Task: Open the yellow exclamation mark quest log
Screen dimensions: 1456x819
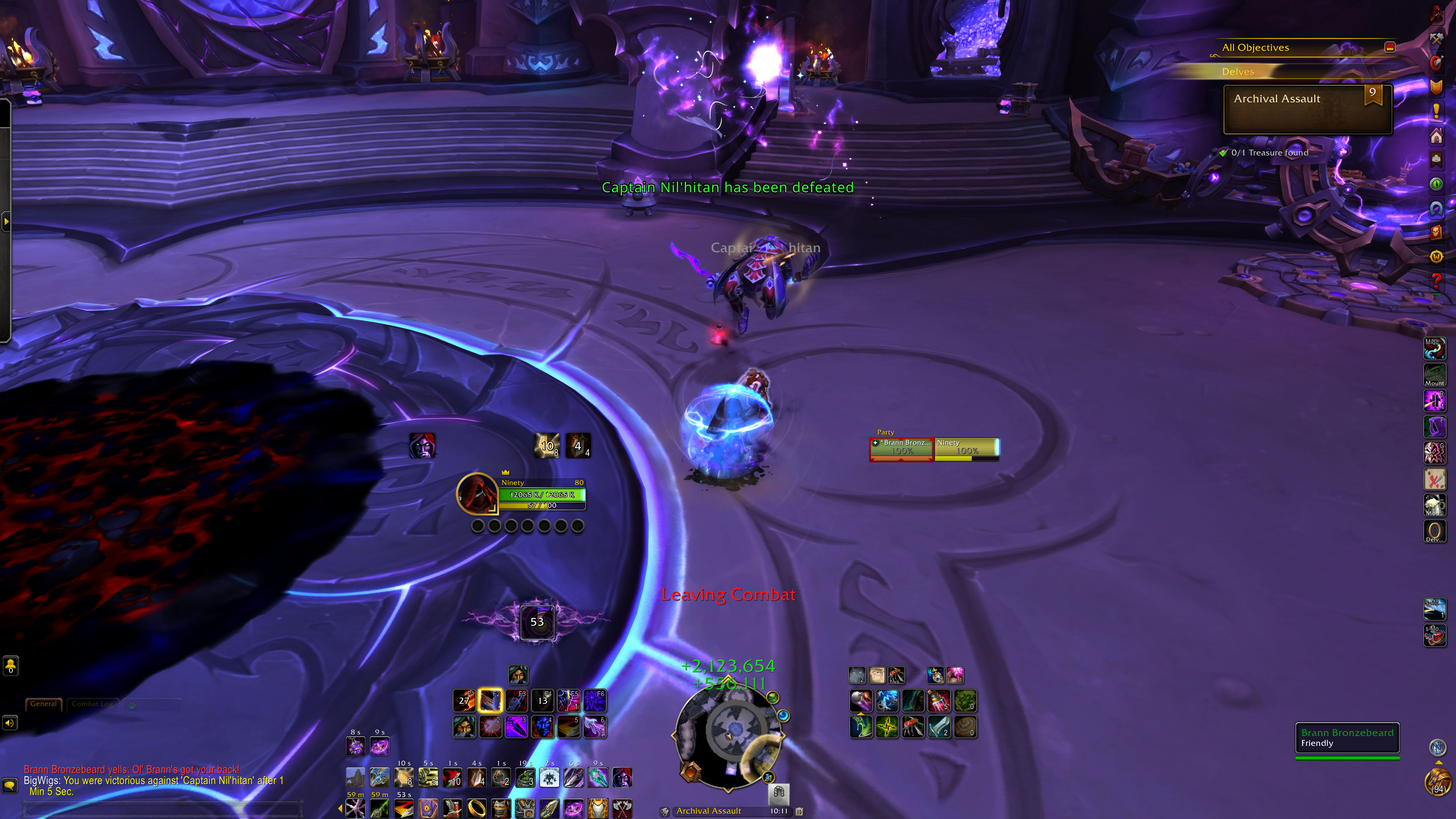Action: [1436, 111]
